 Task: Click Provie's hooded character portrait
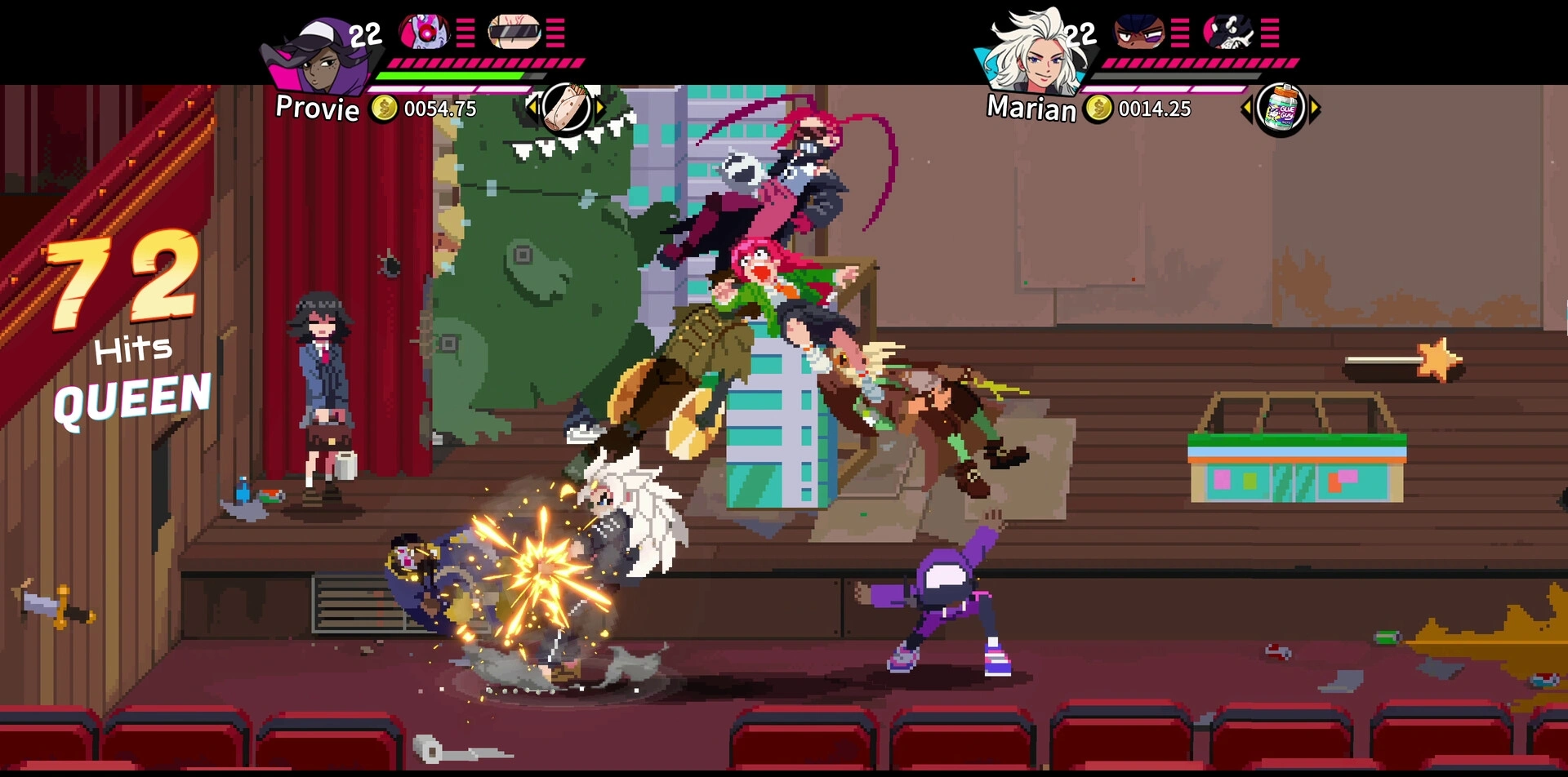click(321, 57)
